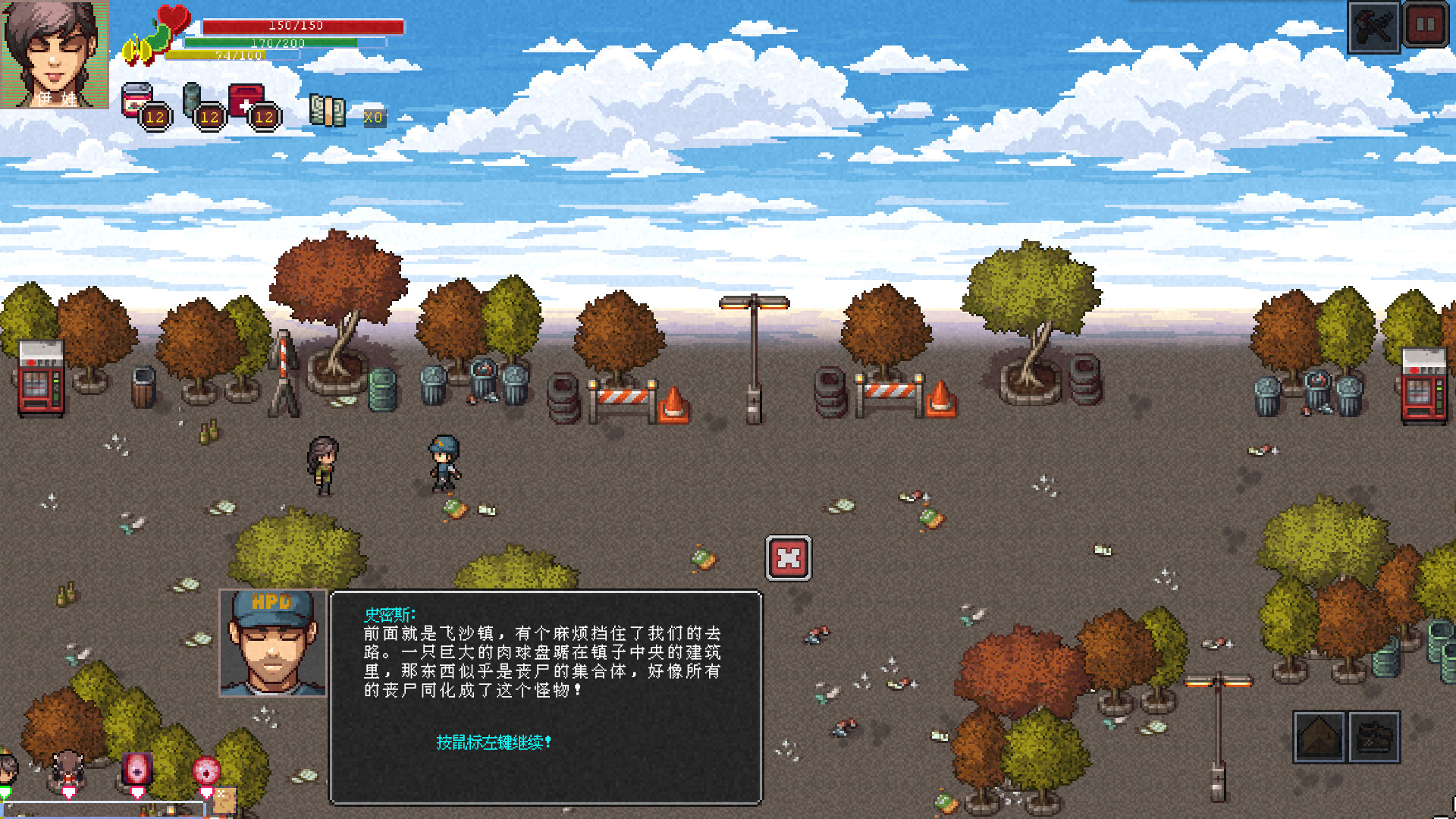
Task: Open the tent shelter icon
Action: 1320,735
